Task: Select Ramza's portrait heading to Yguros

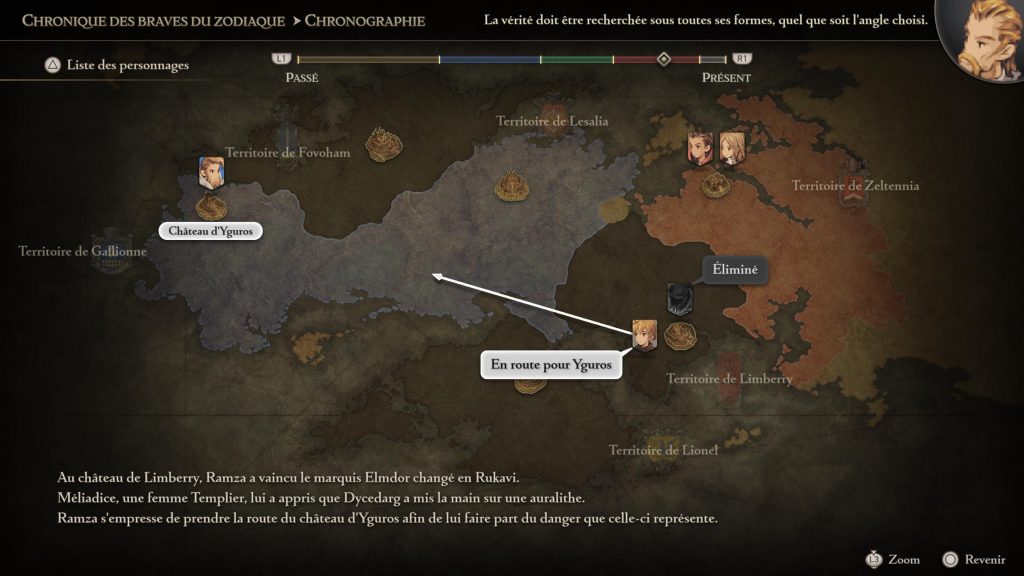Action: click(x=644, y=335)
